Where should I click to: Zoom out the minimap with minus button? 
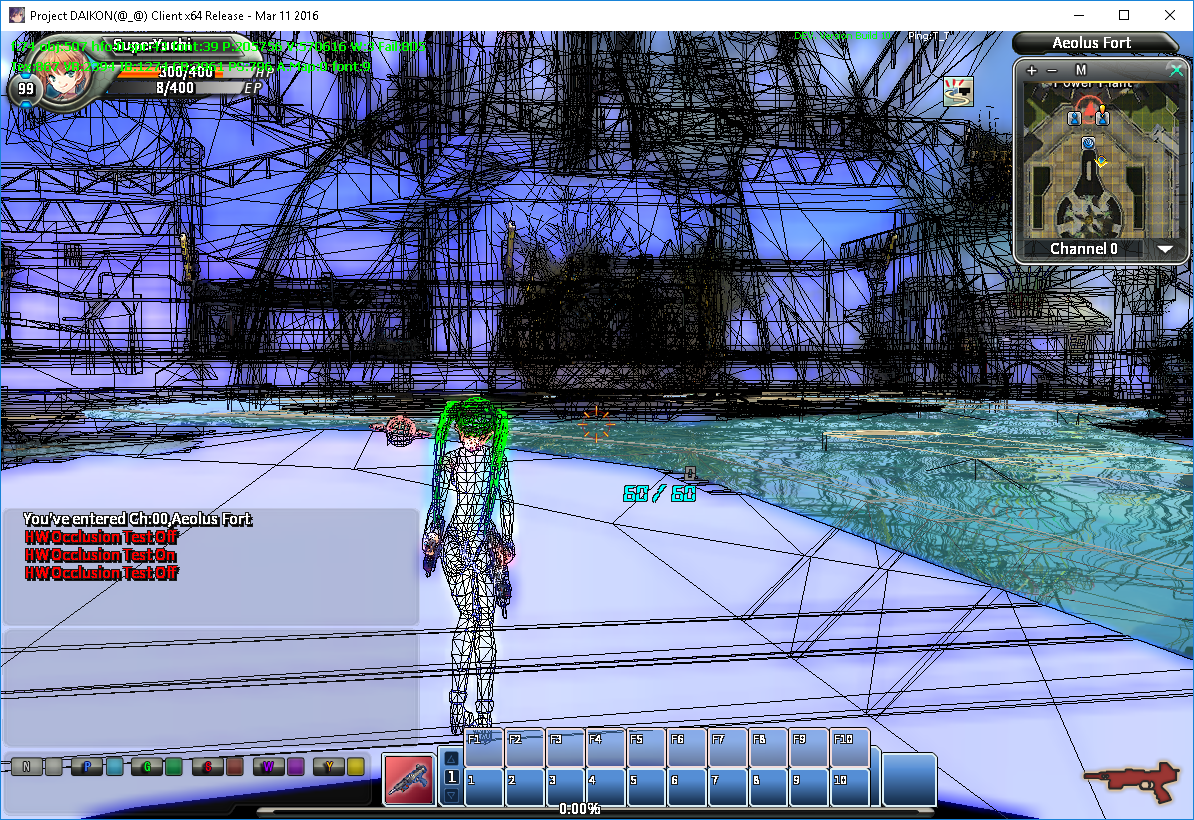click(1051, 71)
